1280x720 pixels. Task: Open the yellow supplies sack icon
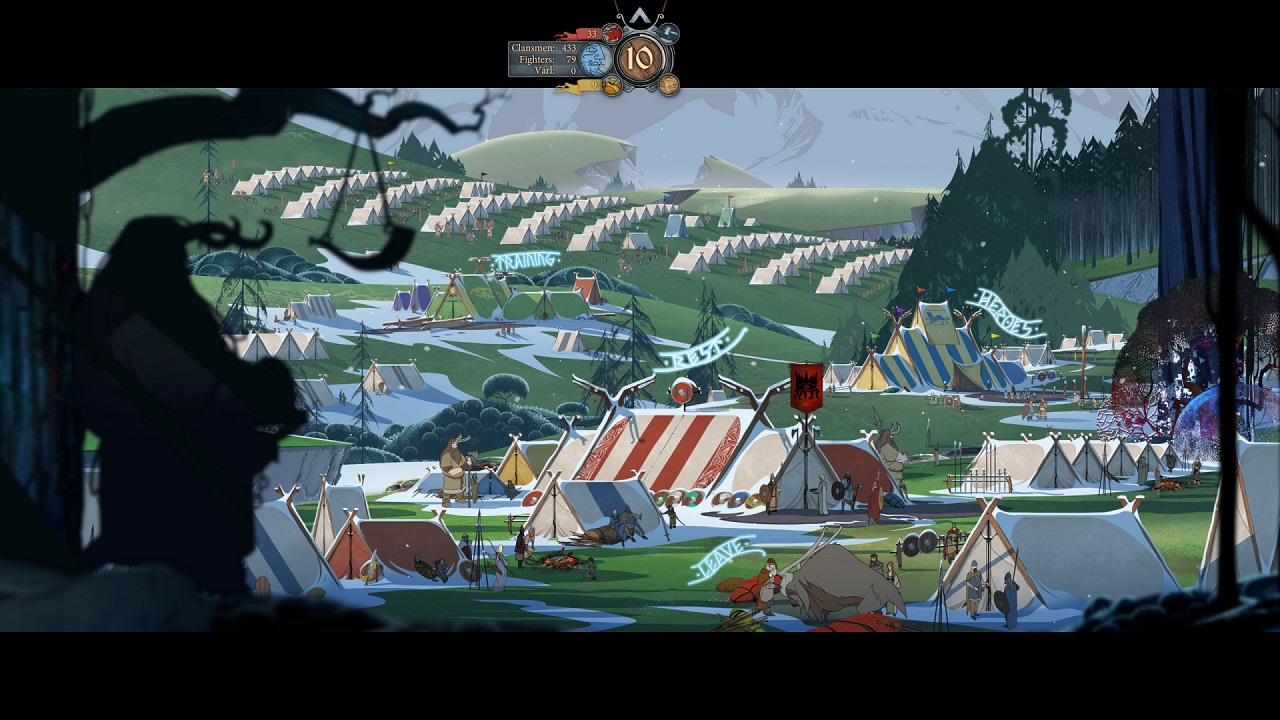coord(612,86)
